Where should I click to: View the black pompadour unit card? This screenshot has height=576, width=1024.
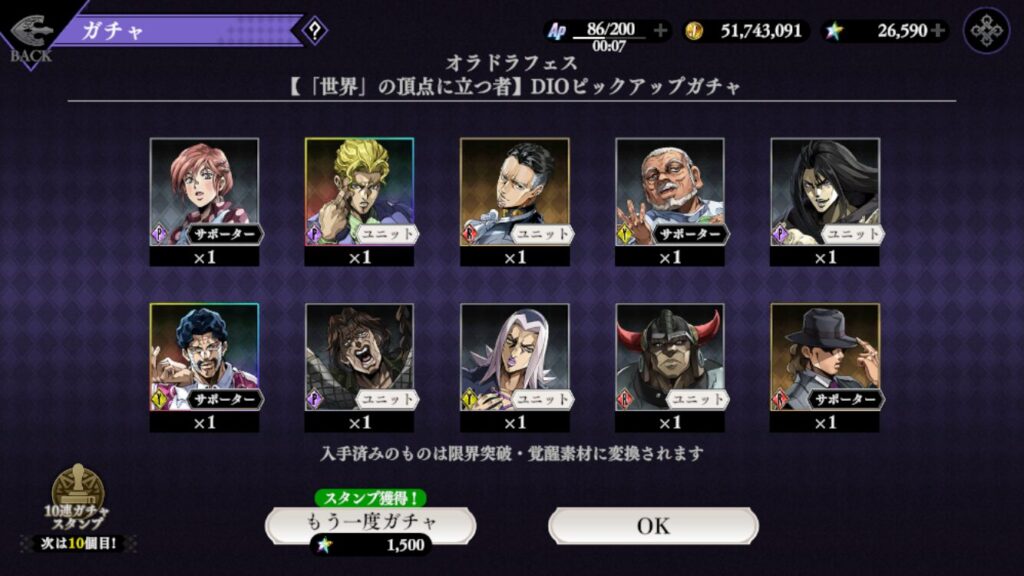click(x=514, y=192)
